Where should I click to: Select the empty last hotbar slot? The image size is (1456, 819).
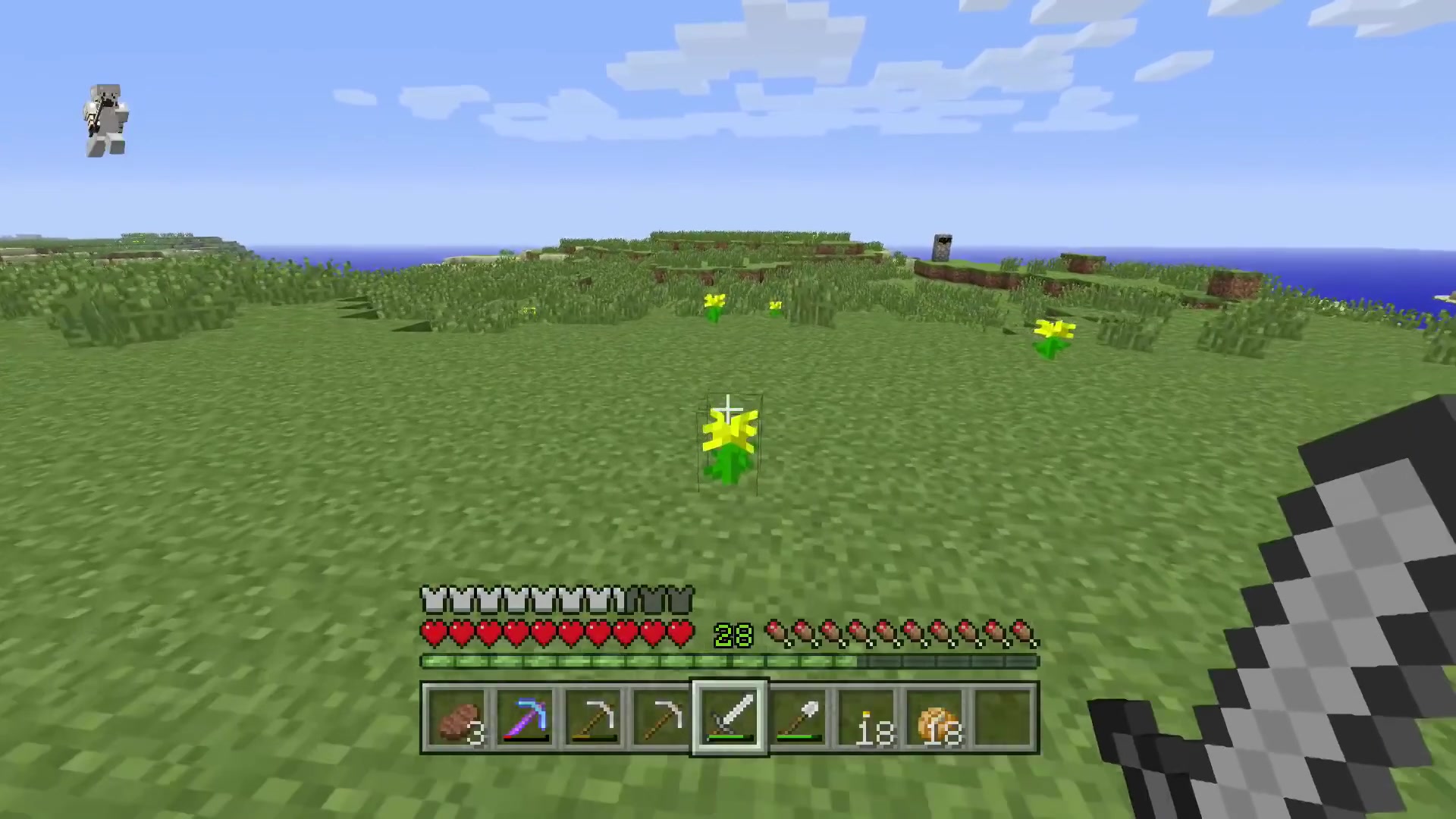[1003, 718]
